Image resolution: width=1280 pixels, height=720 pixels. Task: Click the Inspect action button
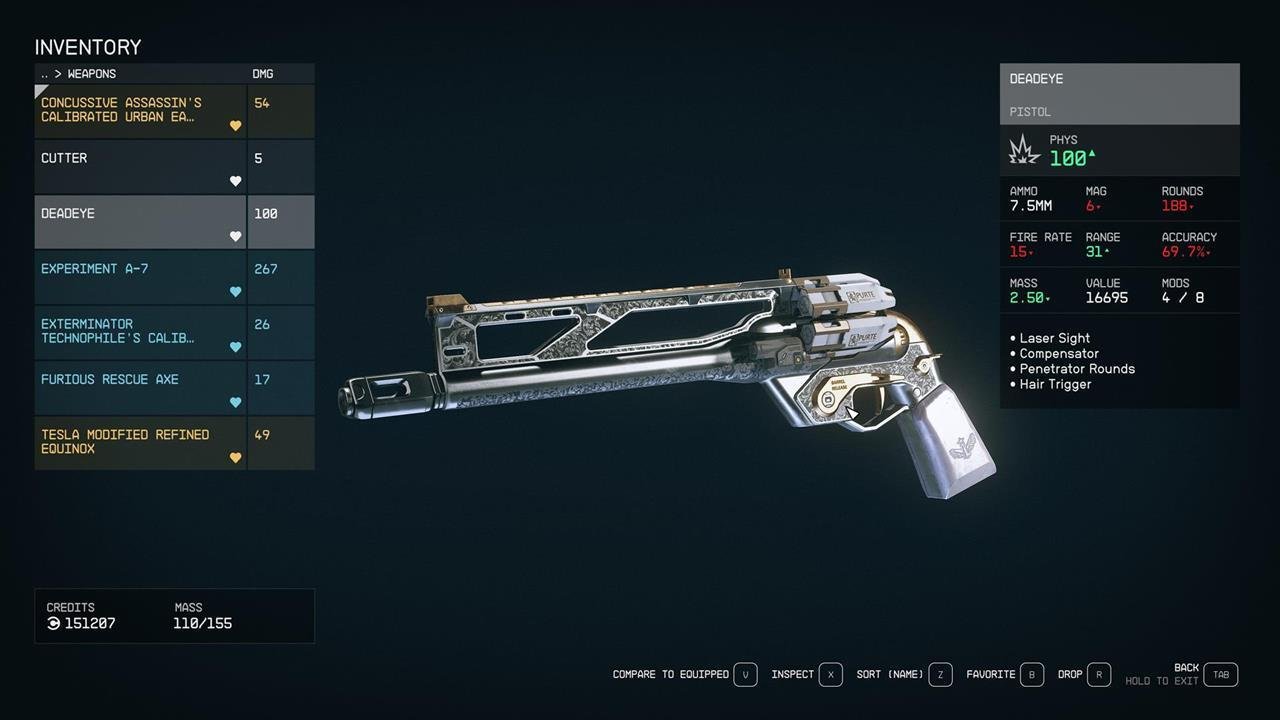click(793, 674)
